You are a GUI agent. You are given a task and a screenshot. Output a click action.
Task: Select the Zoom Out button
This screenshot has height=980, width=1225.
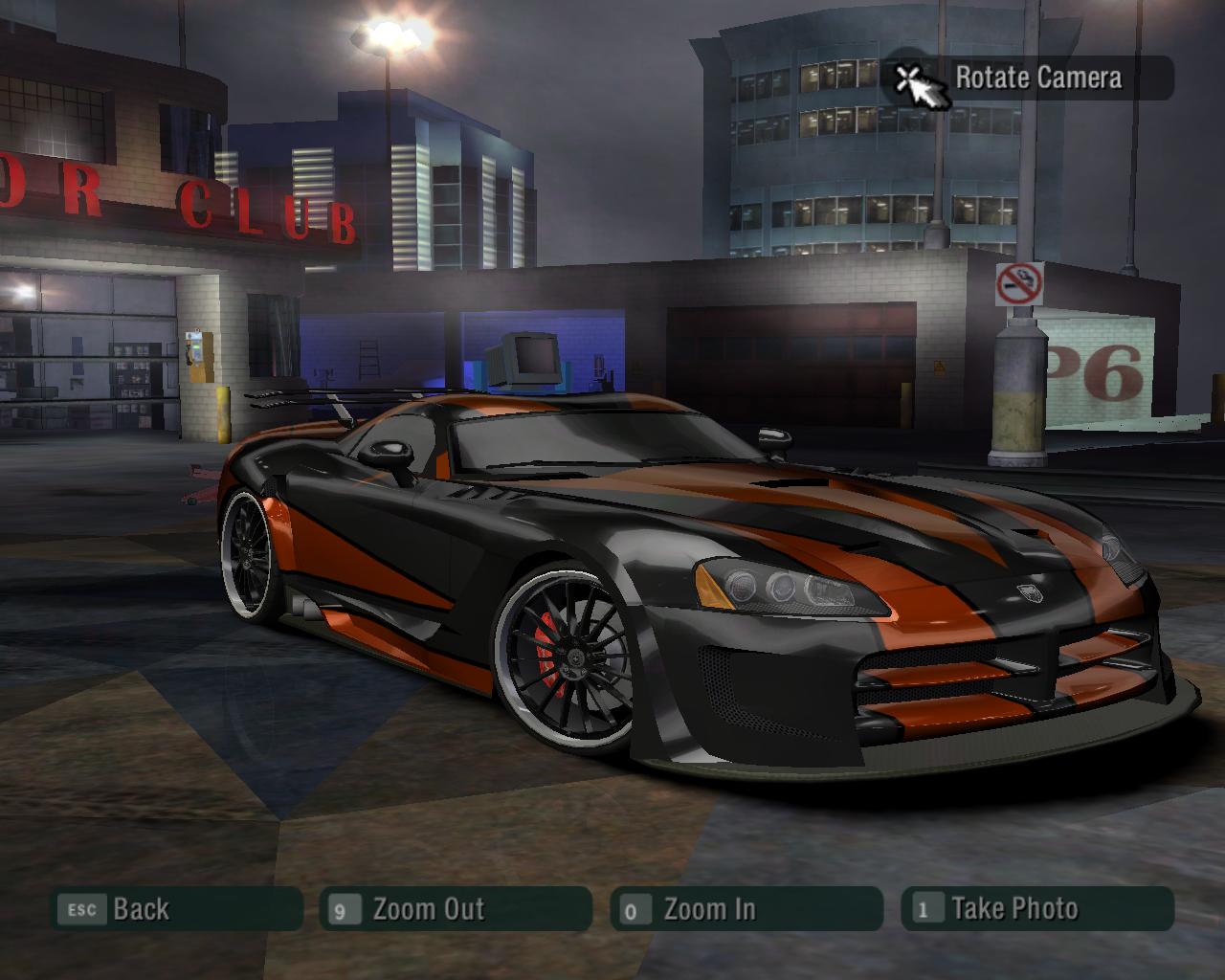[455, 909]
